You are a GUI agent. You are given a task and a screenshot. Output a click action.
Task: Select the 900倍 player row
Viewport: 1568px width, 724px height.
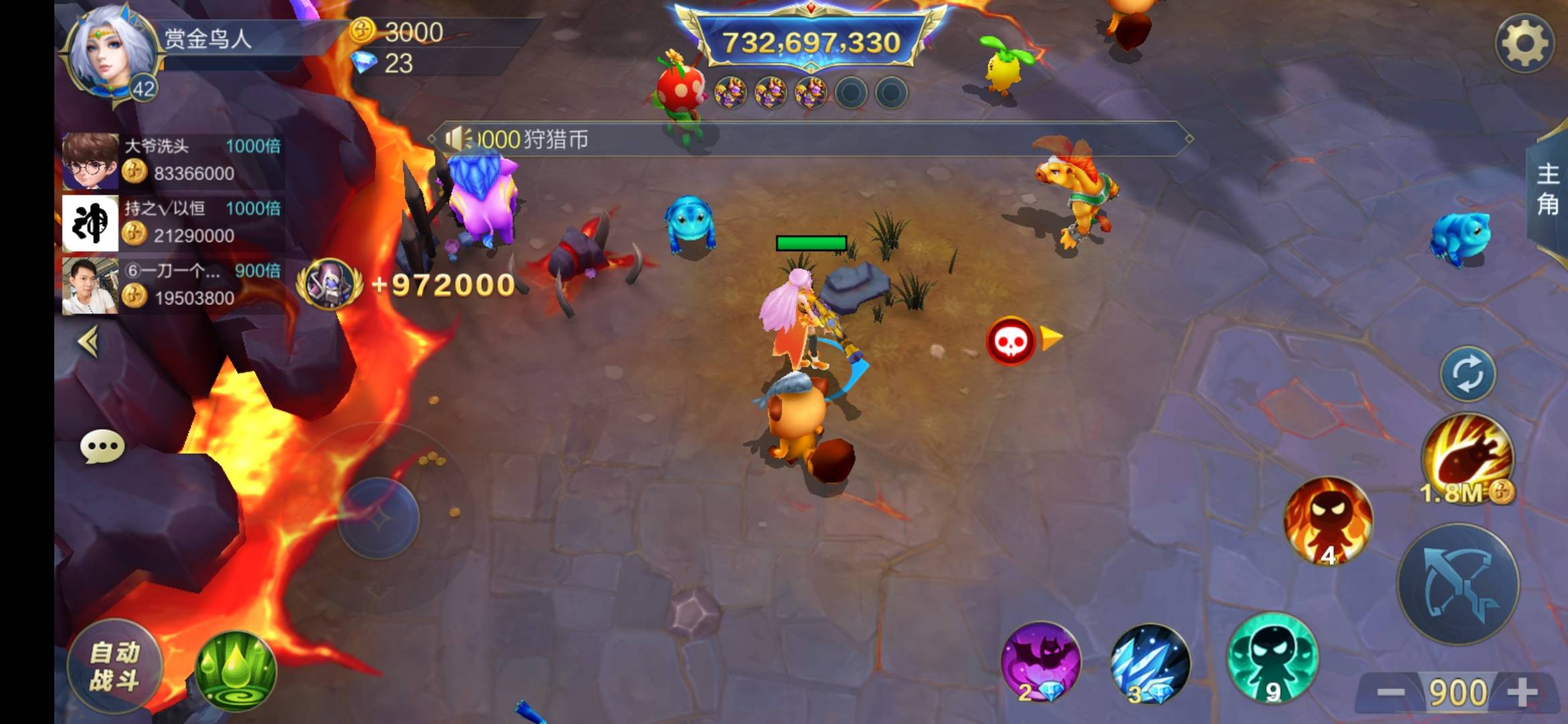click(172, 286)
